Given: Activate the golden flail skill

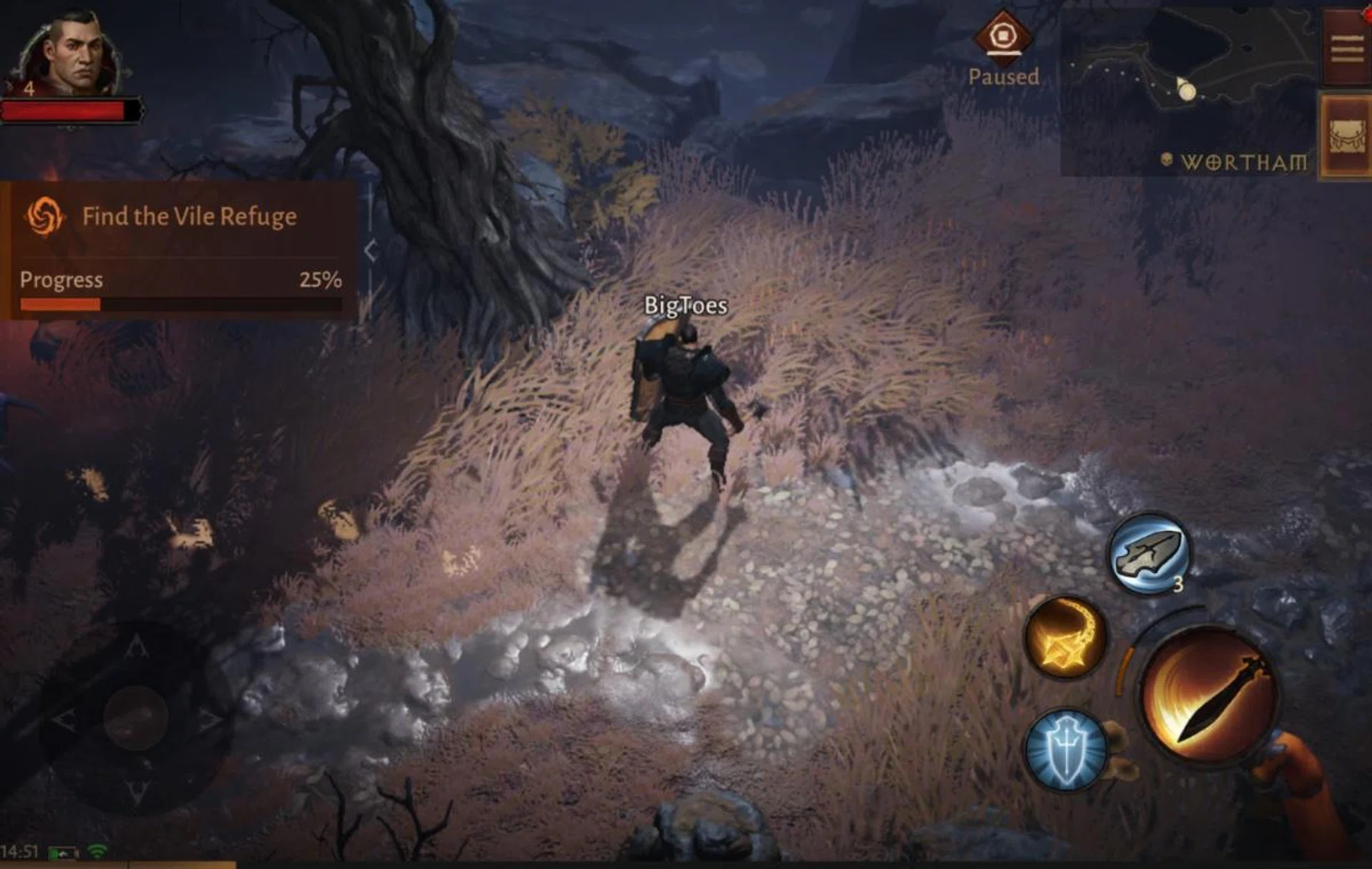Looking at the screenshot, I should click(x=1065, y=637).
